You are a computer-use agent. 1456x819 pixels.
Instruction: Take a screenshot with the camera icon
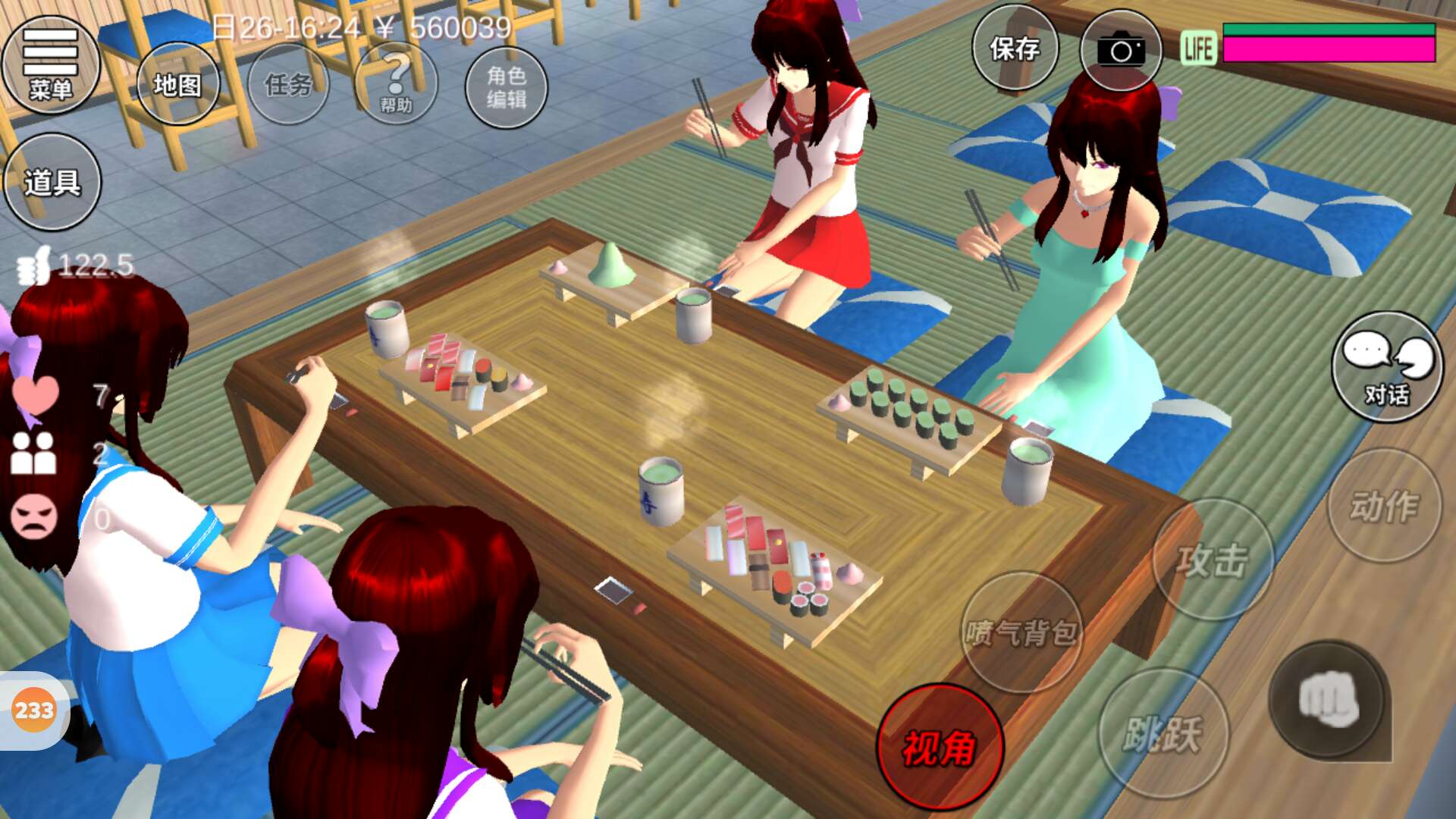coord(1121,51)
